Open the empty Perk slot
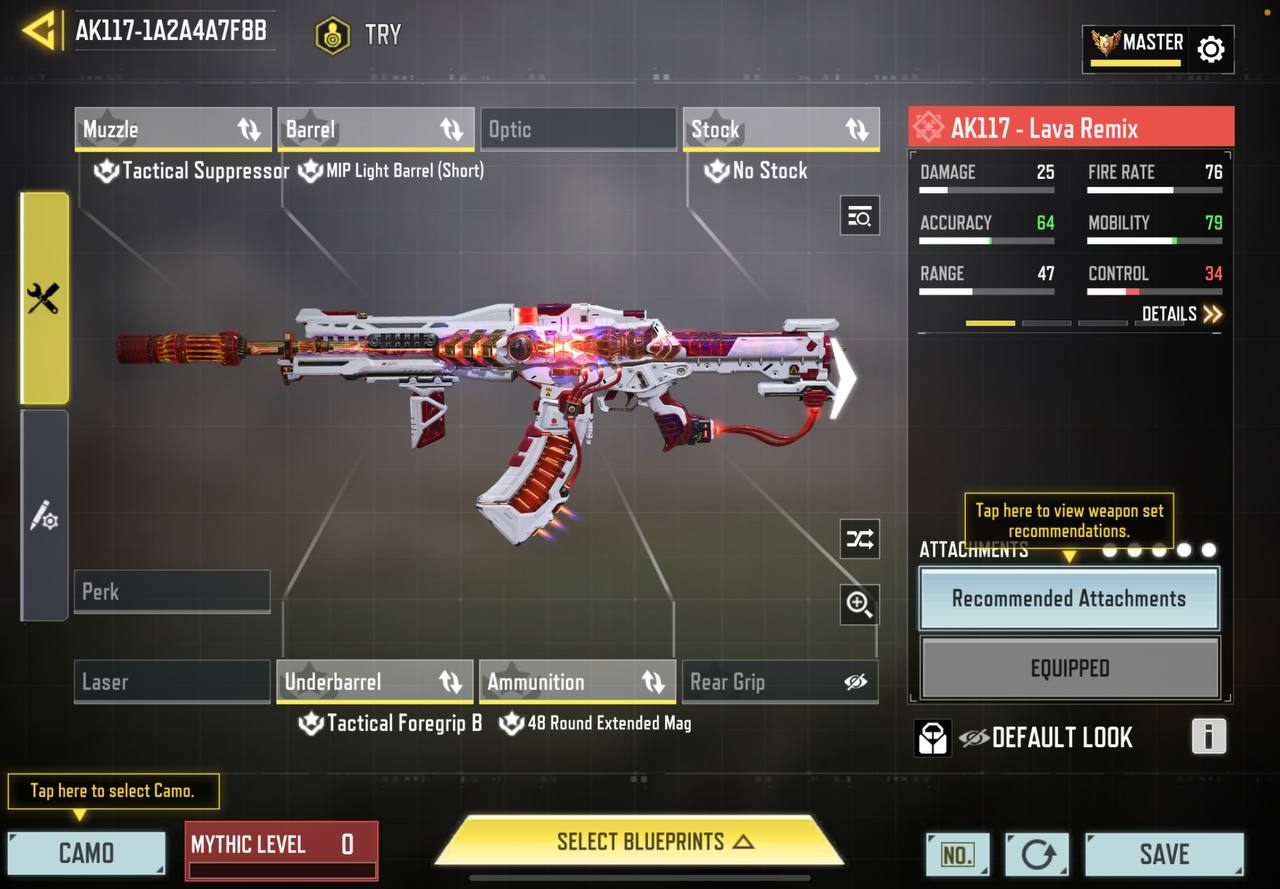This screenshot has width=1280, height=889. [x=172, y=591]
